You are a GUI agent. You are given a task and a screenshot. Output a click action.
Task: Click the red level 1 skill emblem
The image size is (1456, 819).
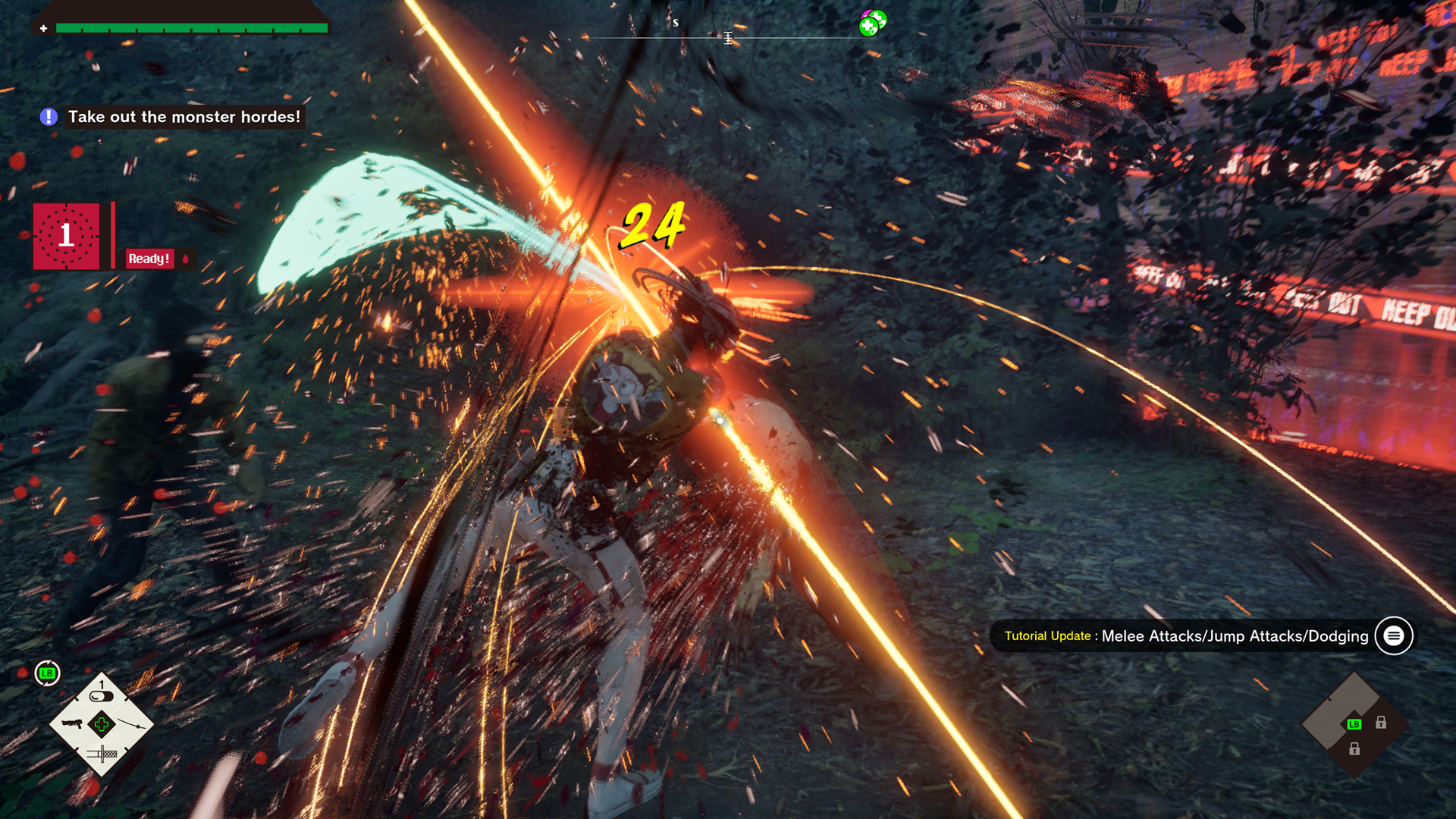click(x=67, y=236)
